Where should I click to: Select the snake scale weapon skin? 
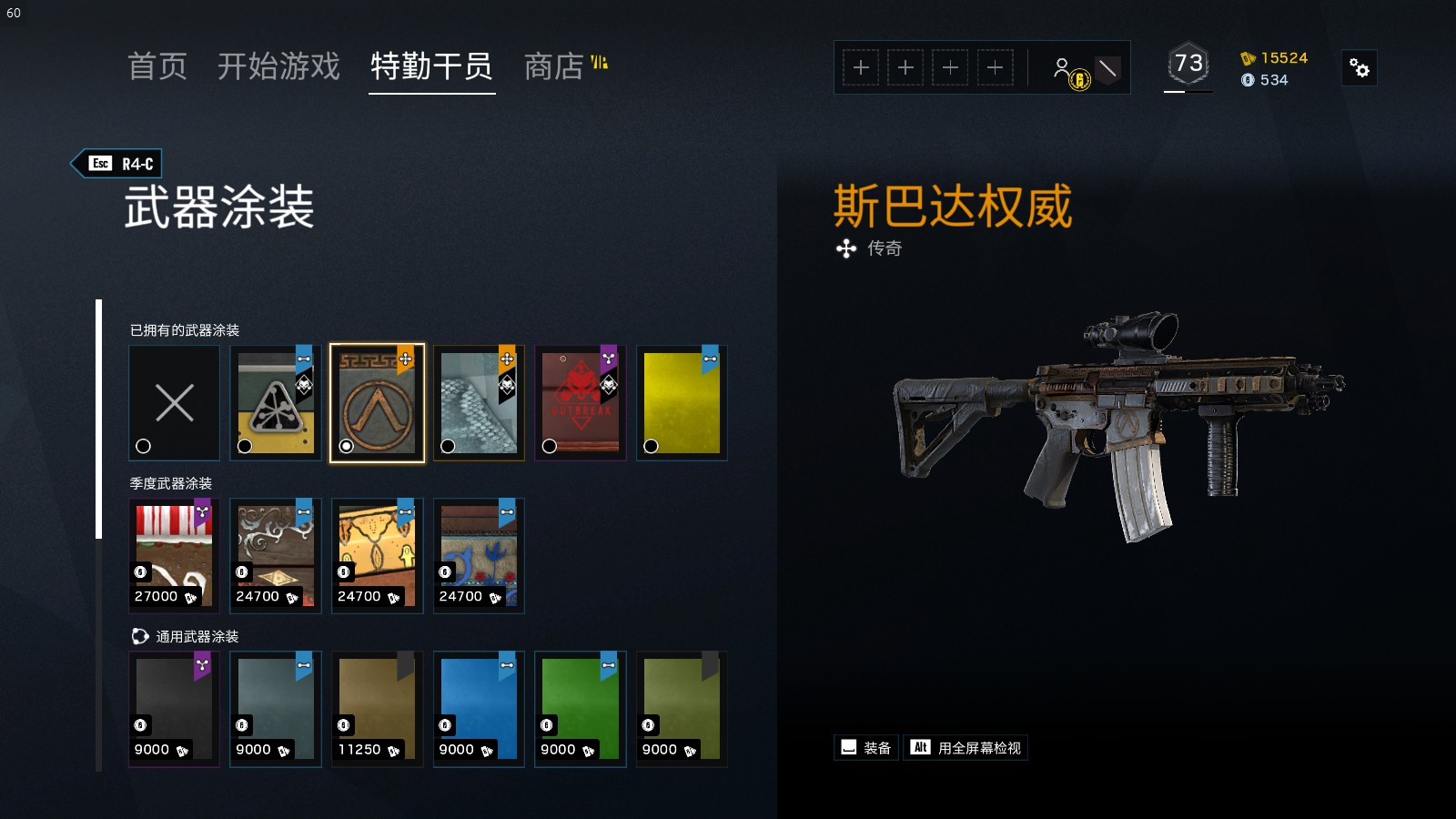[479, 403]
